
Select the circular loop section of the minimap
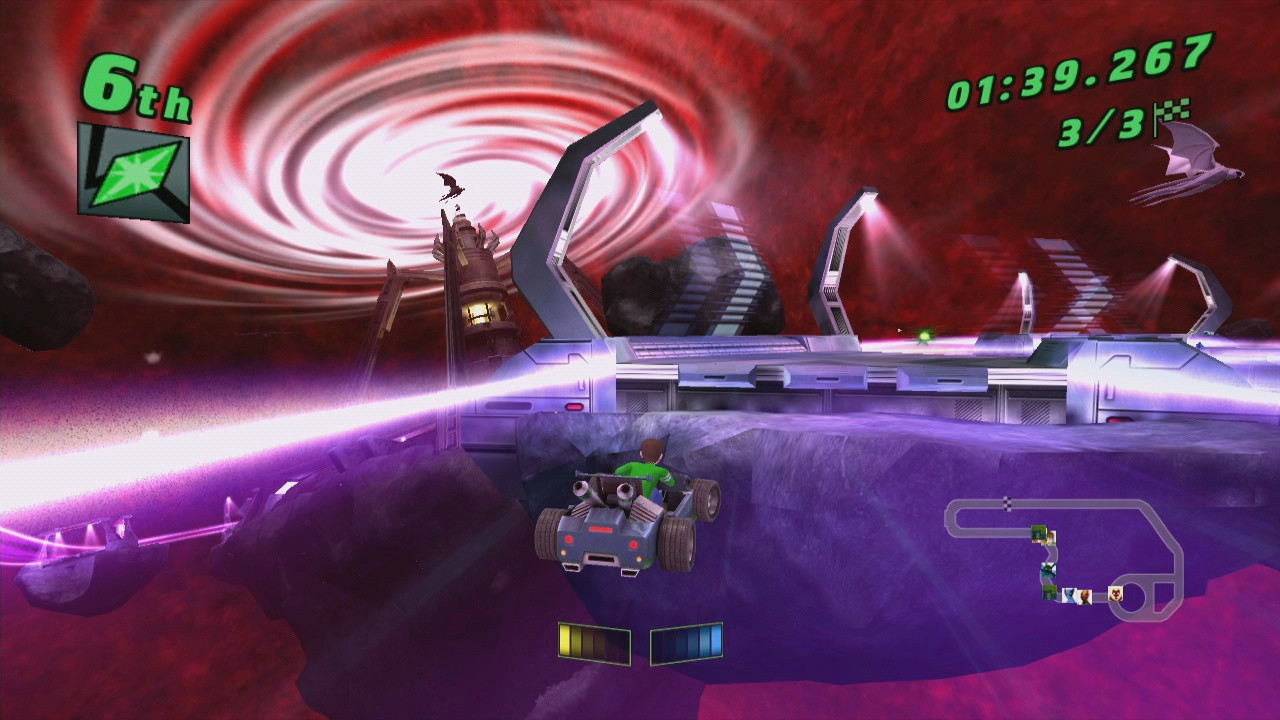pyautogui.click(x=1133, y=598)
